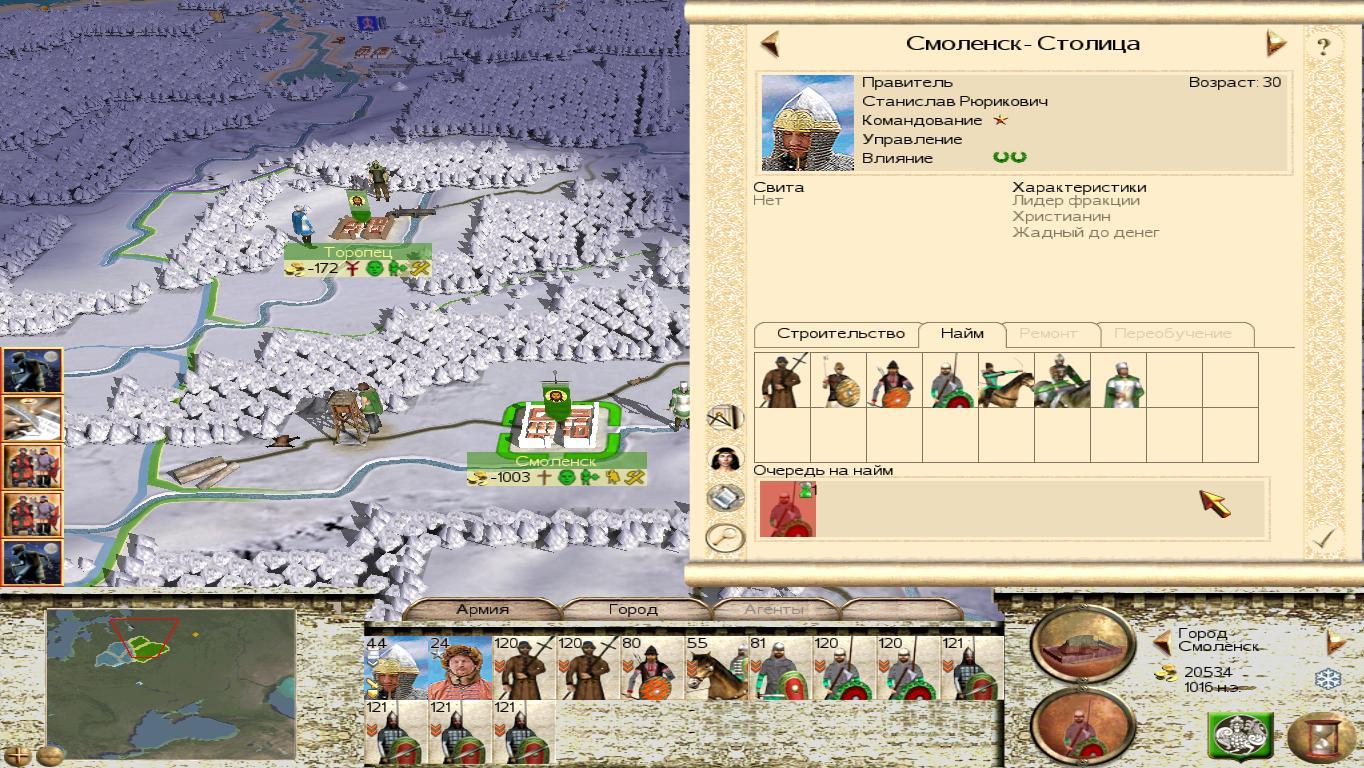This screenshot has height=768, width=1364.
Task: Recruit the mounted horse archer unit
Action: [1006, 380]
